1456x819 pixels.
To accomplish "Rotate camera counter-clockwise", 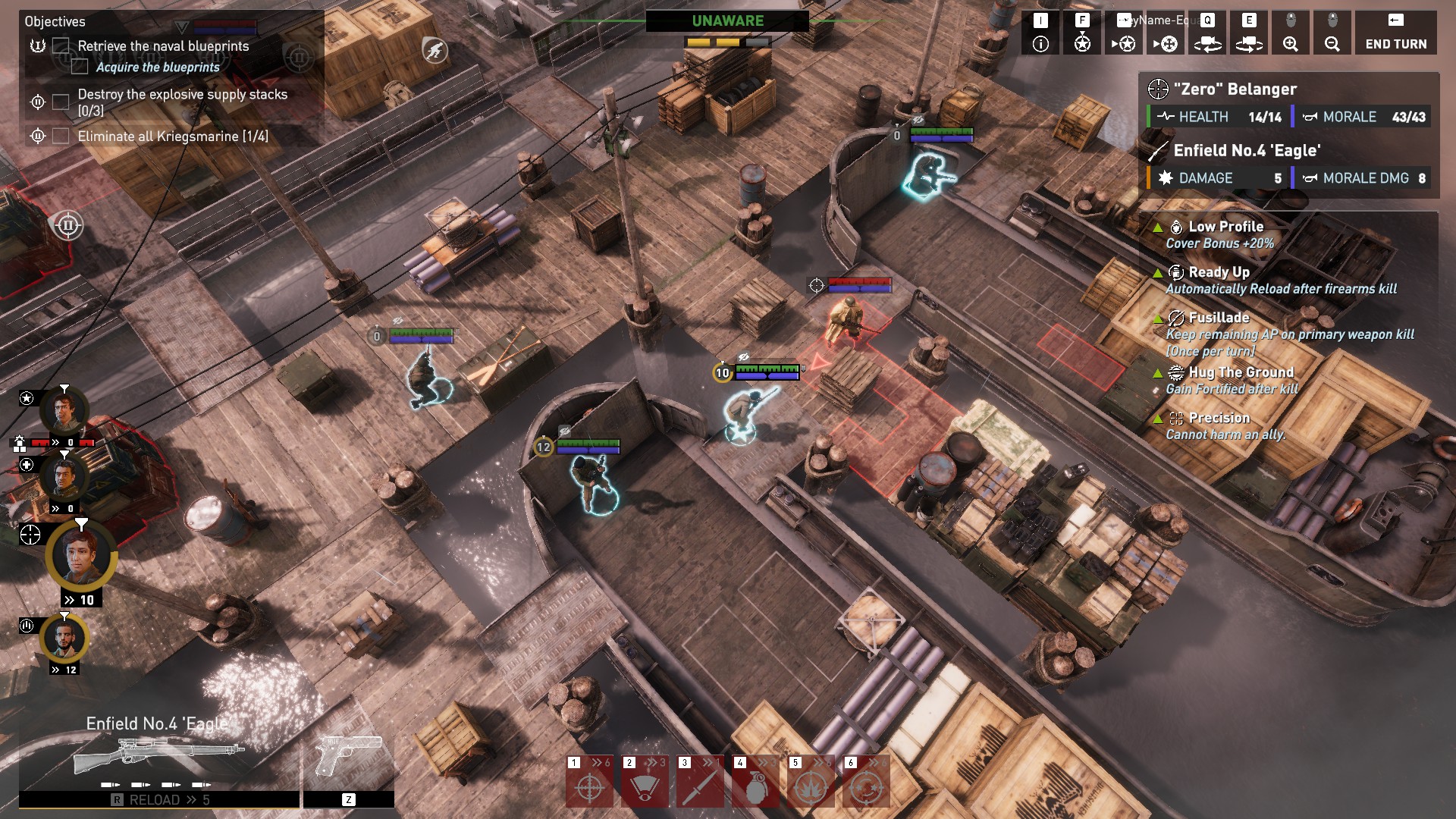I will [x=1207, y=33].
